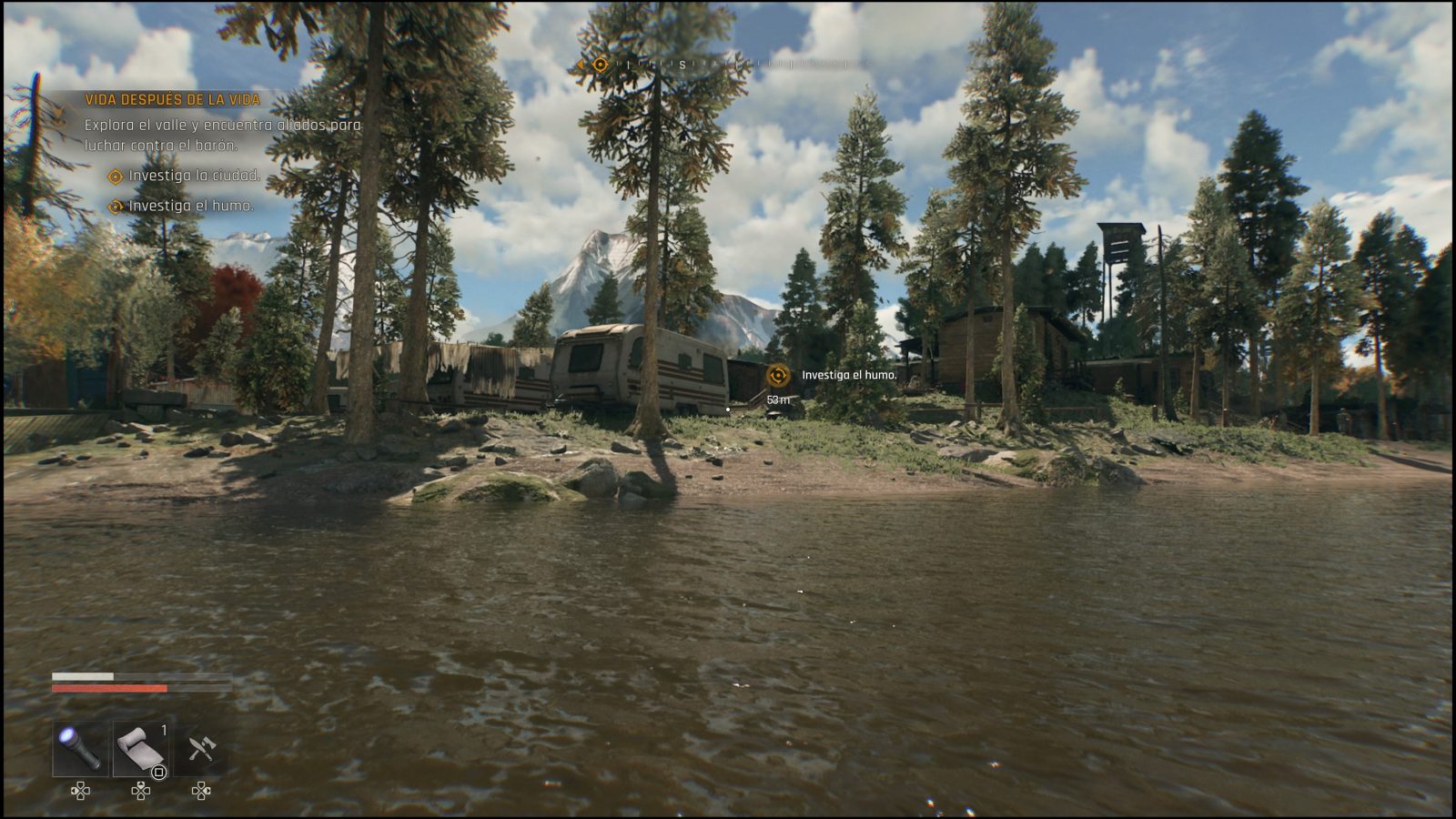The width and height of the screenshot is (1456, 819).
Task: Click the 'Investiga el humo.' waypoint marker showing 53 m
Action: tap(778, 375)
